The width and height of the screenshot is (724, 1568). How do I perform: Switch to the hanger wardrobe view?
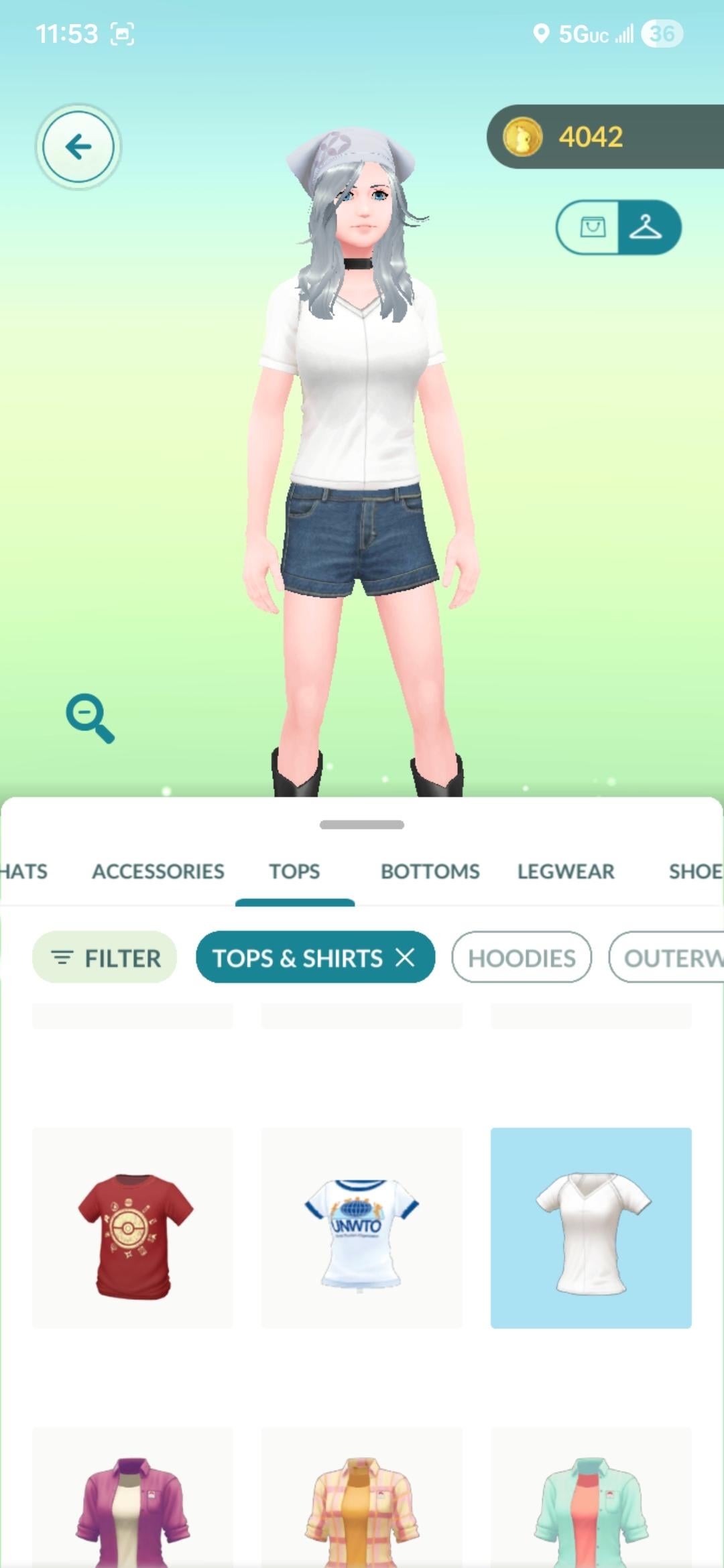coord(646,228)
